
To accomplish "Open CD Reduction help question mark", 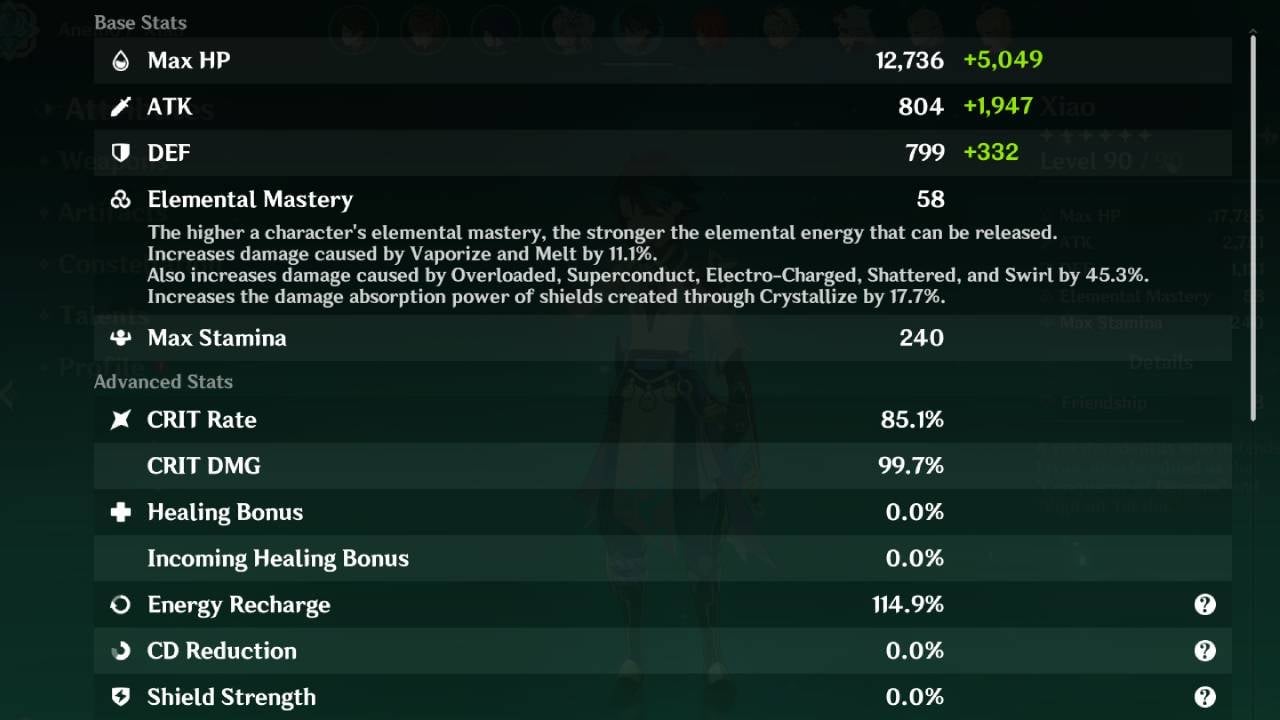I will (1205, 651).
